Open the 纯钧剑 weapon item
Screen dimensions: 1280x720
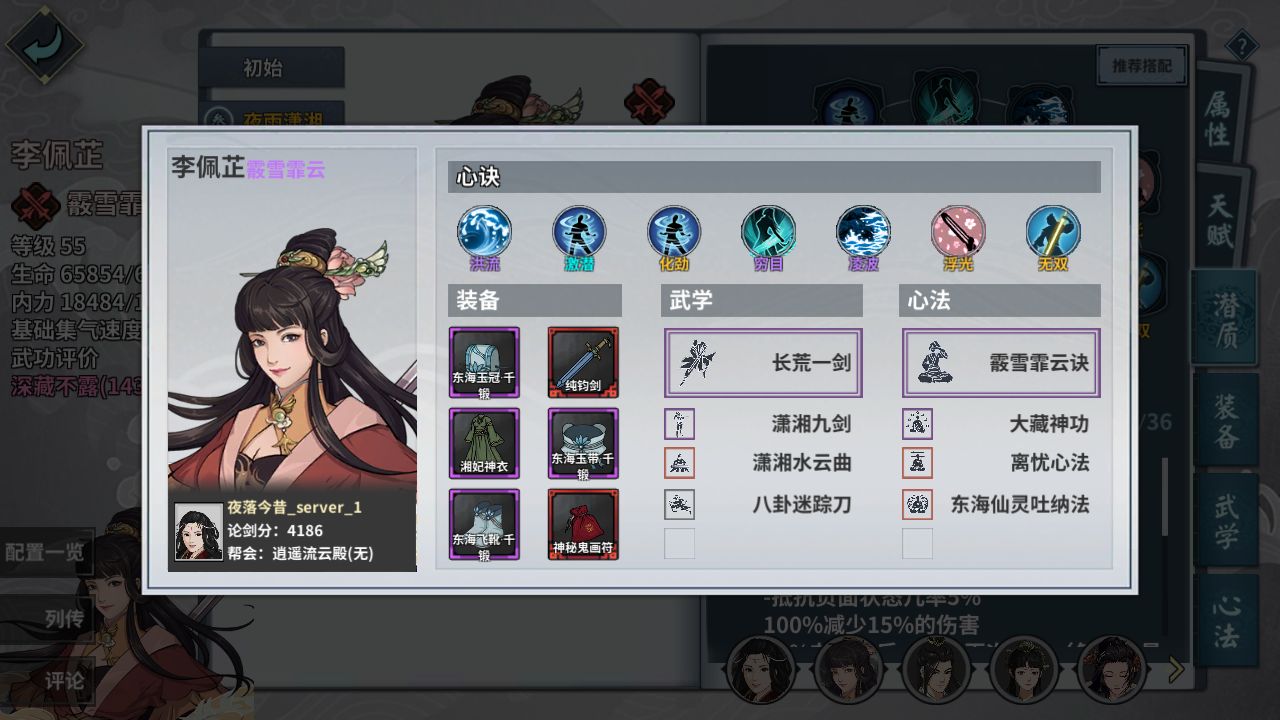(583, 363)
